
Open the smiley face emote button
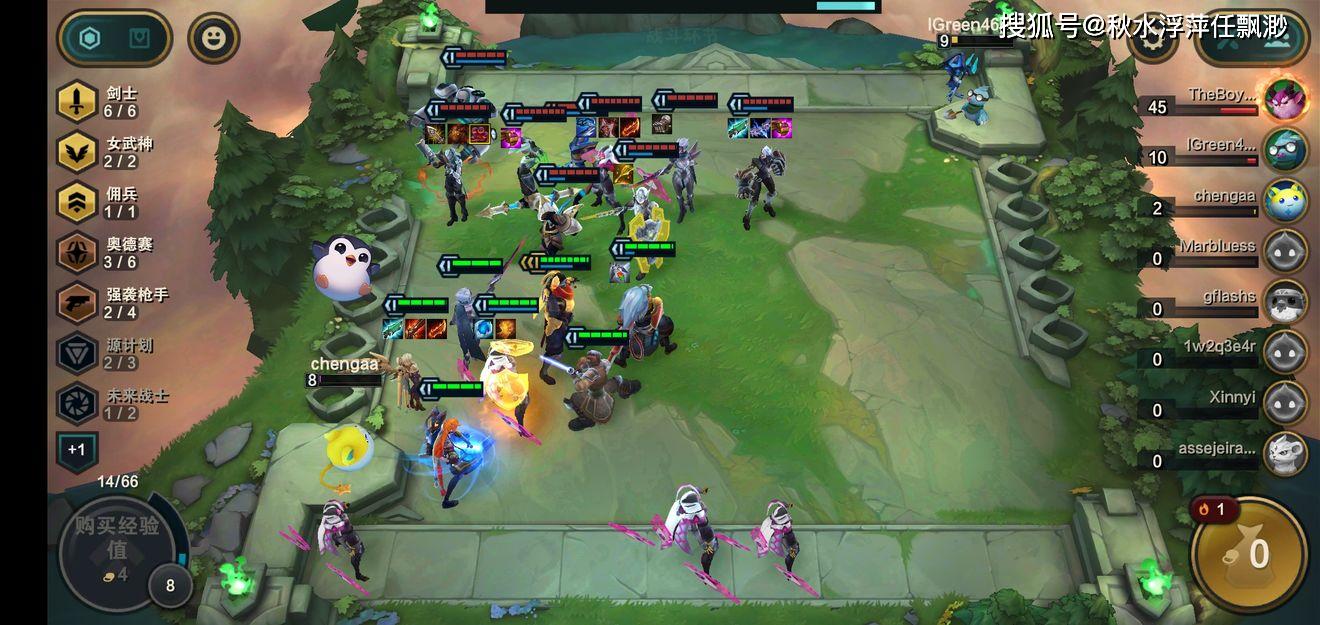pos(213,39)
